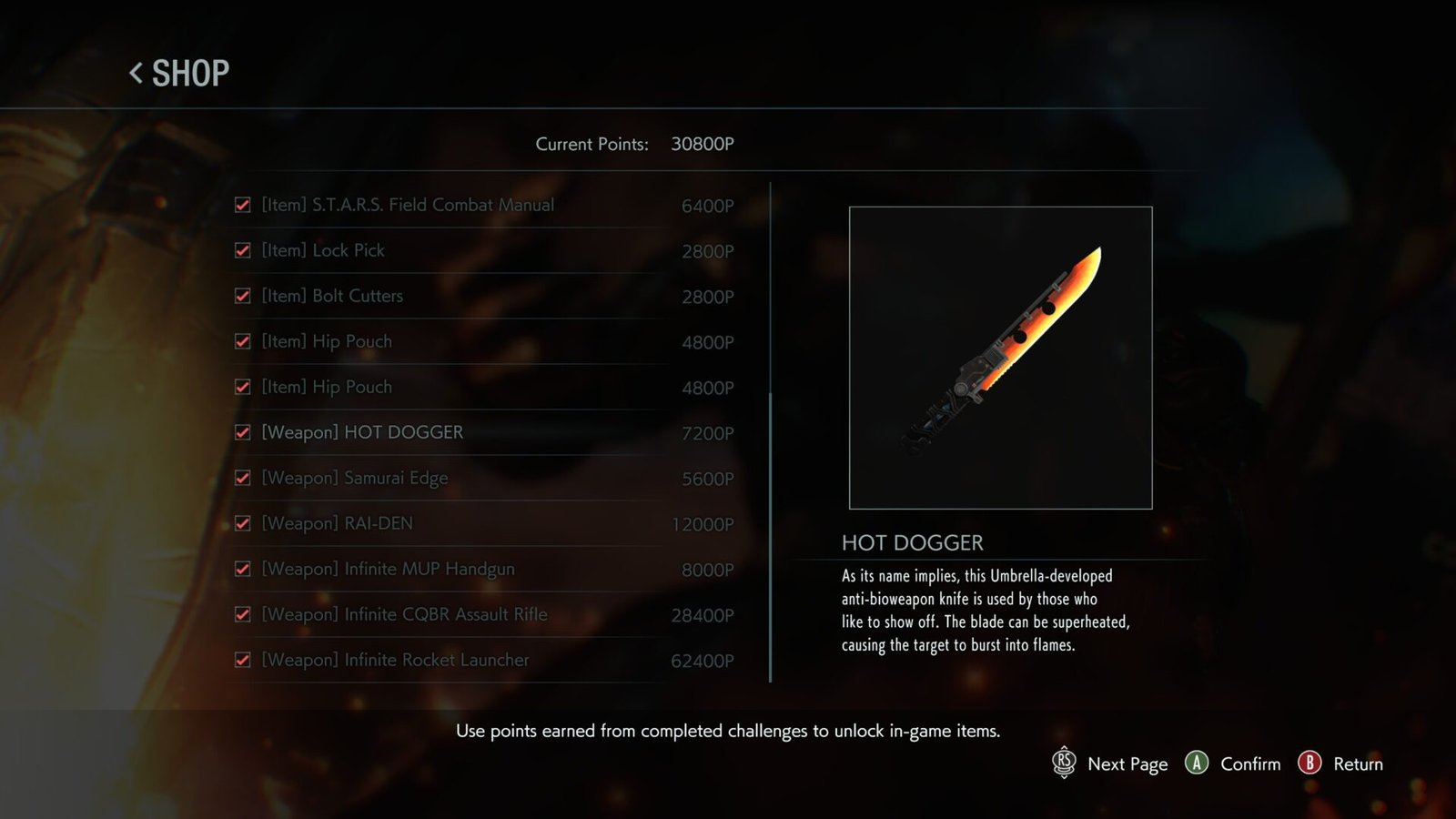Toggle the RAI-DEN weapon checkbox
Screen dimensions: 1456x819
(242, 523)
